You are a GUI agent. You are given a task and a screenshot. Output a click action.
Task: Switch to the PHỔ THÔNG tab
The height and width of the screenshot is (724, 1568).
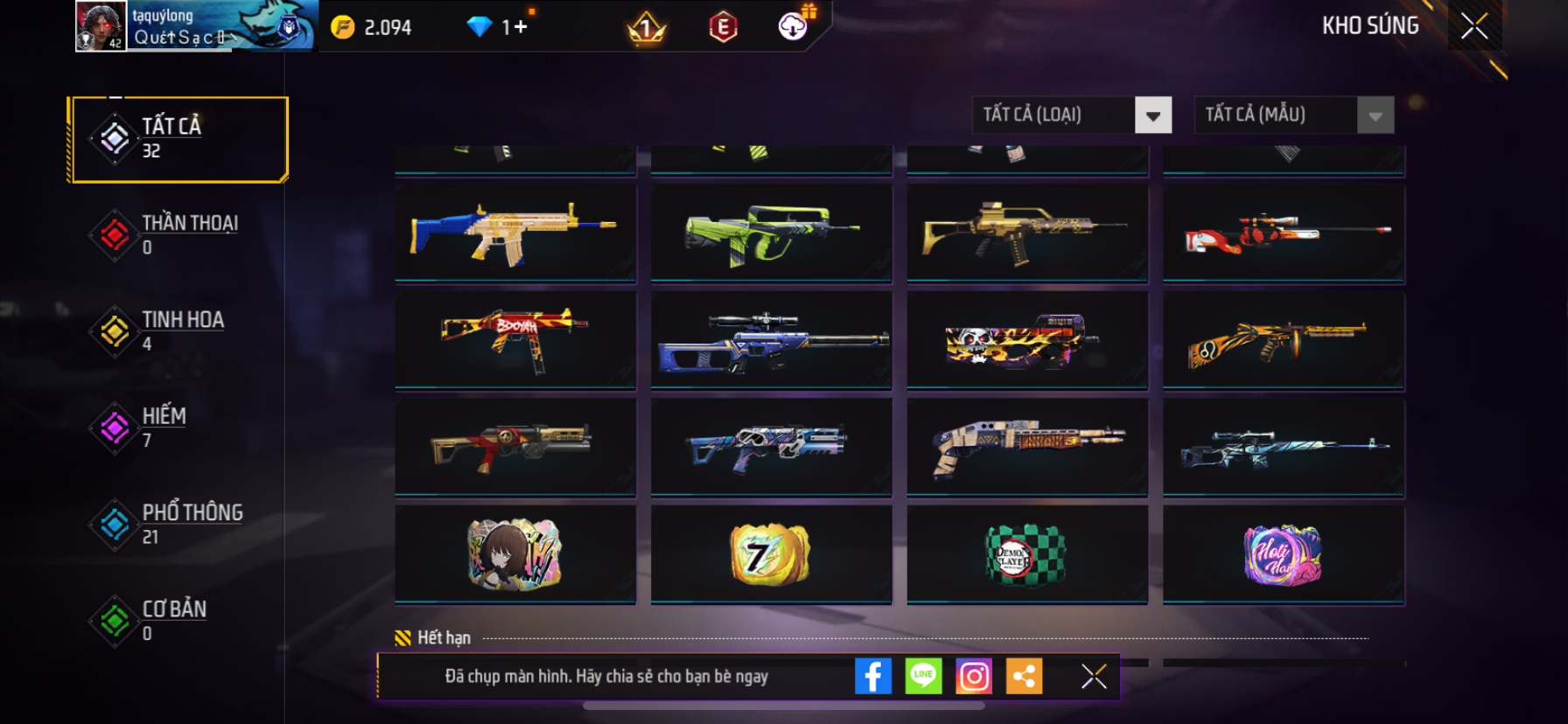click(x=179, y=523)
